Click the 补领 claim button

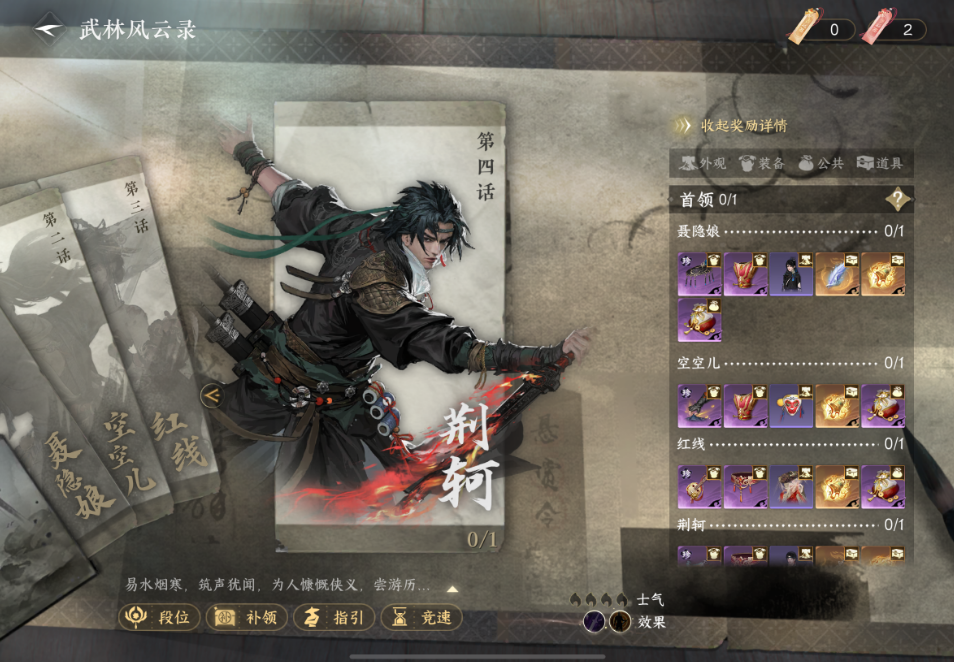pos(247,617)
